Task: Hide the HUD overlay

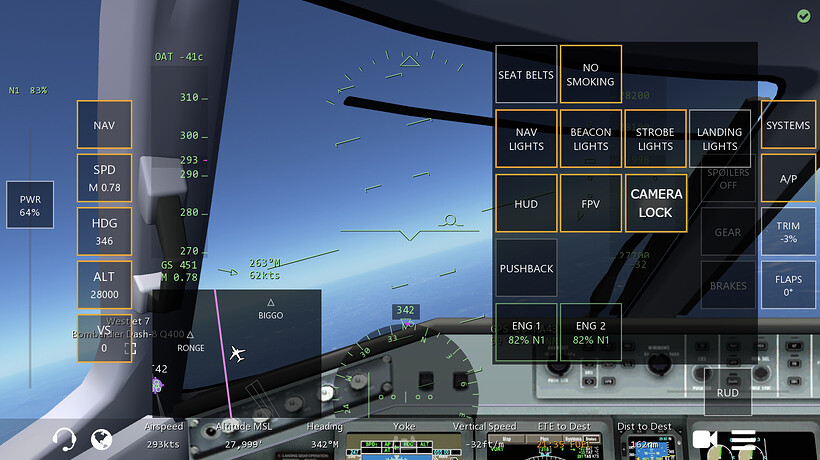Action: point(526,204)
